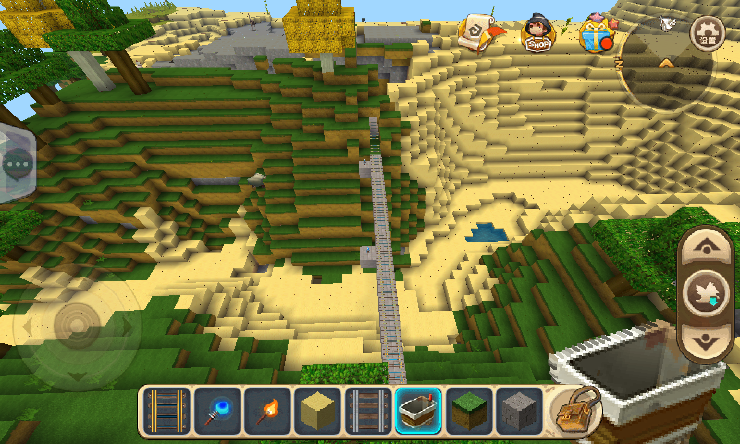Screen dimensions: 740x444
Task: Open the blue gift box rewards
Action: [597, 34]
